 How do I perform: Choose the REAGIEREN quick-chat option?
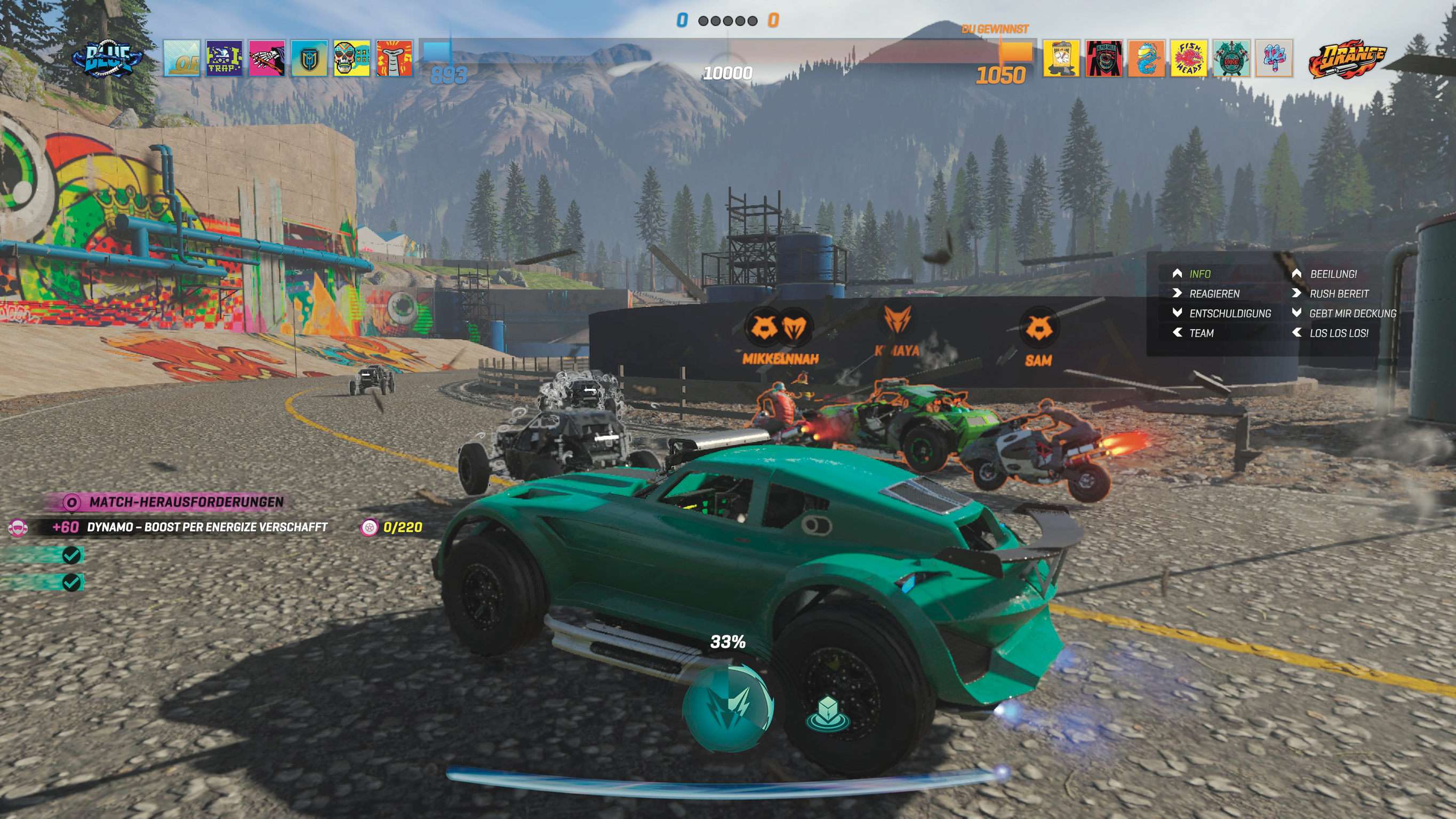click(1213, 294)
